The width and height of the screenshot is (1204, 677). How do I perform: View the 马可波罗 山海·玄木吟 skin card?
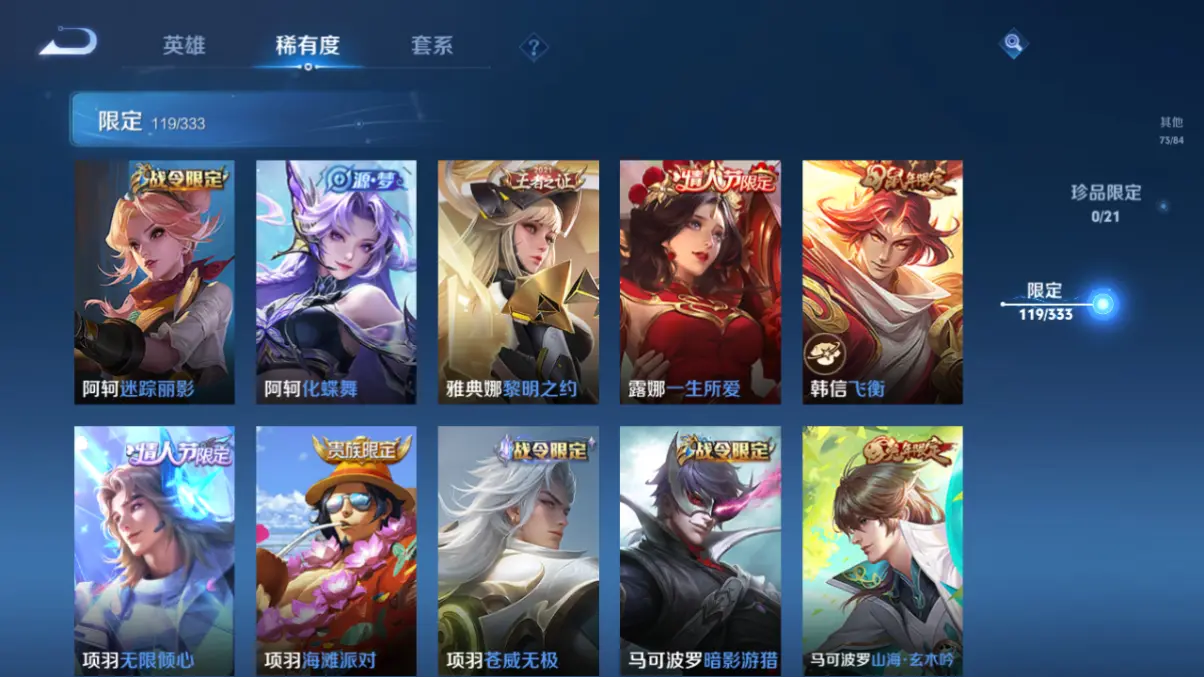tap(882, 550)
